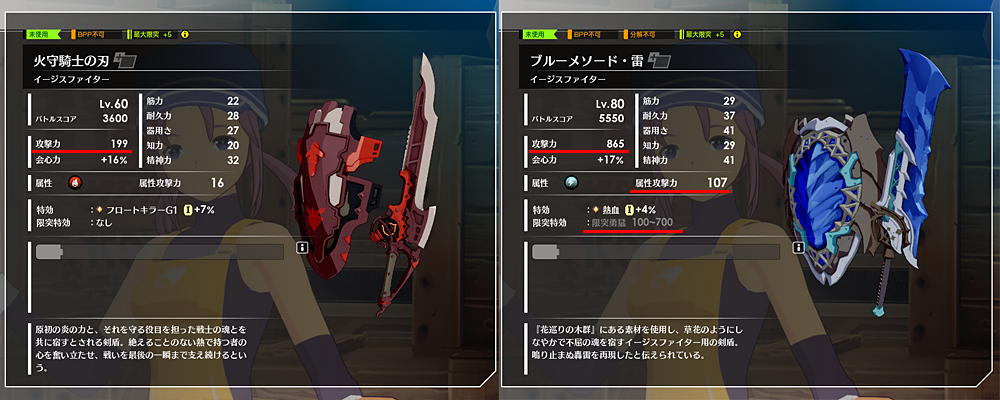Screen dimensions: 1000x400
Task: Show 熱血 effect details via yellow info icon
Action: tap(629, 208)
